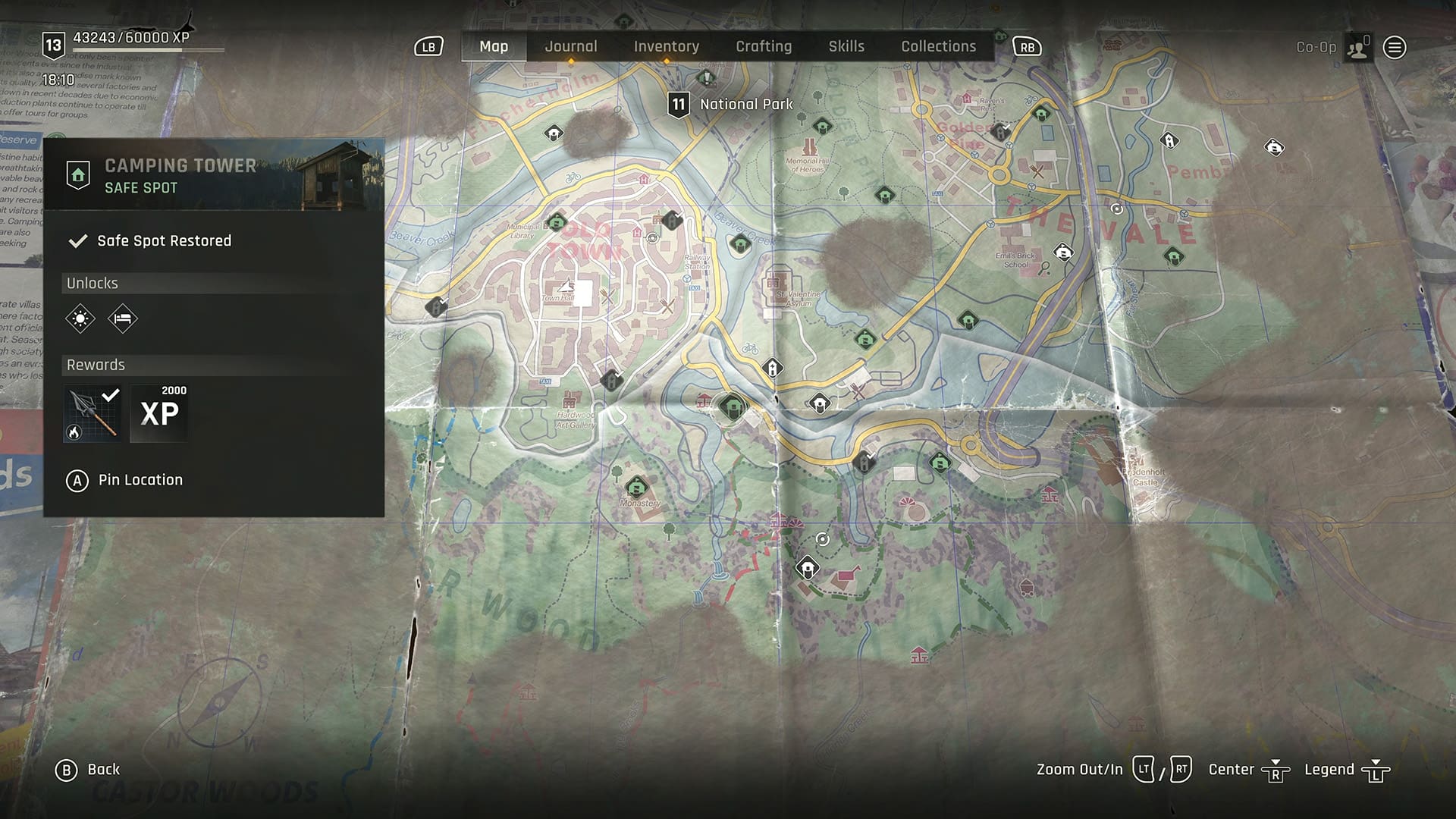The image size is (1456, 819).
Task: Click the checkmark on the spear blueprint reward
Action: click(x=111, y=394)
